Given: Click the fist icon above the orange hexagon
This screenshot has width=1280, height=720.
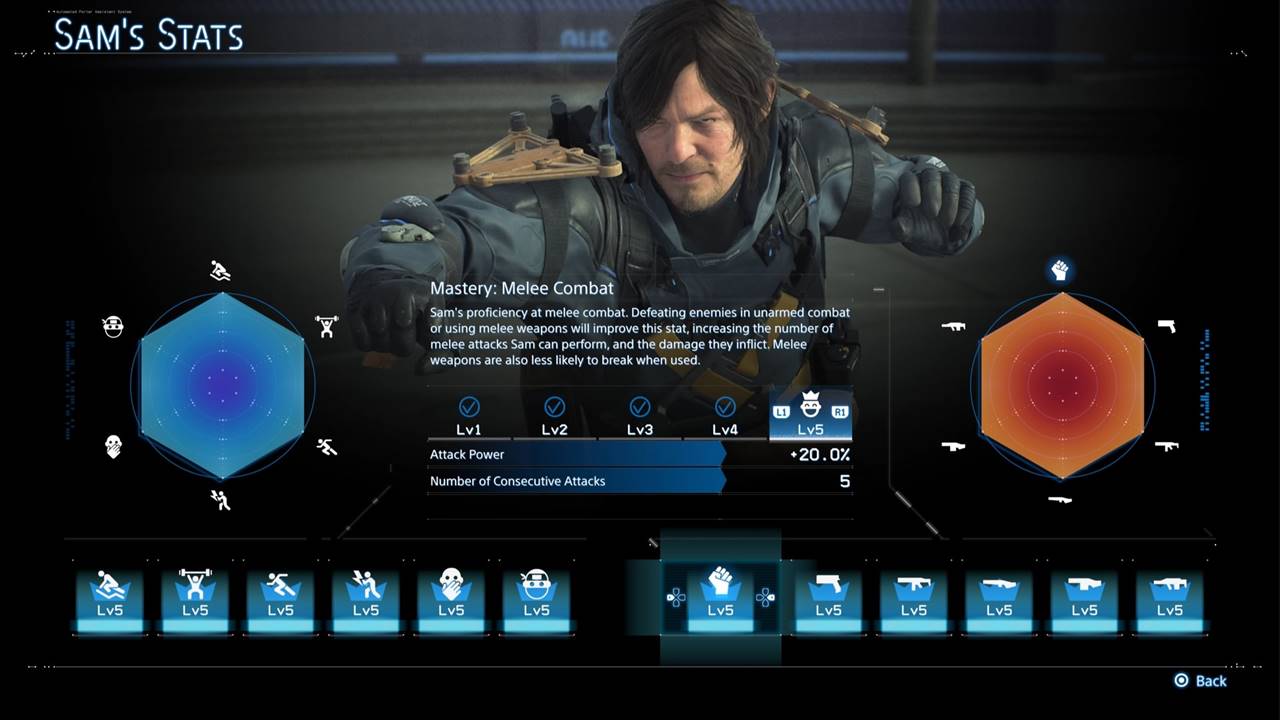Looking at the screenshot, I should point(1061,270).
